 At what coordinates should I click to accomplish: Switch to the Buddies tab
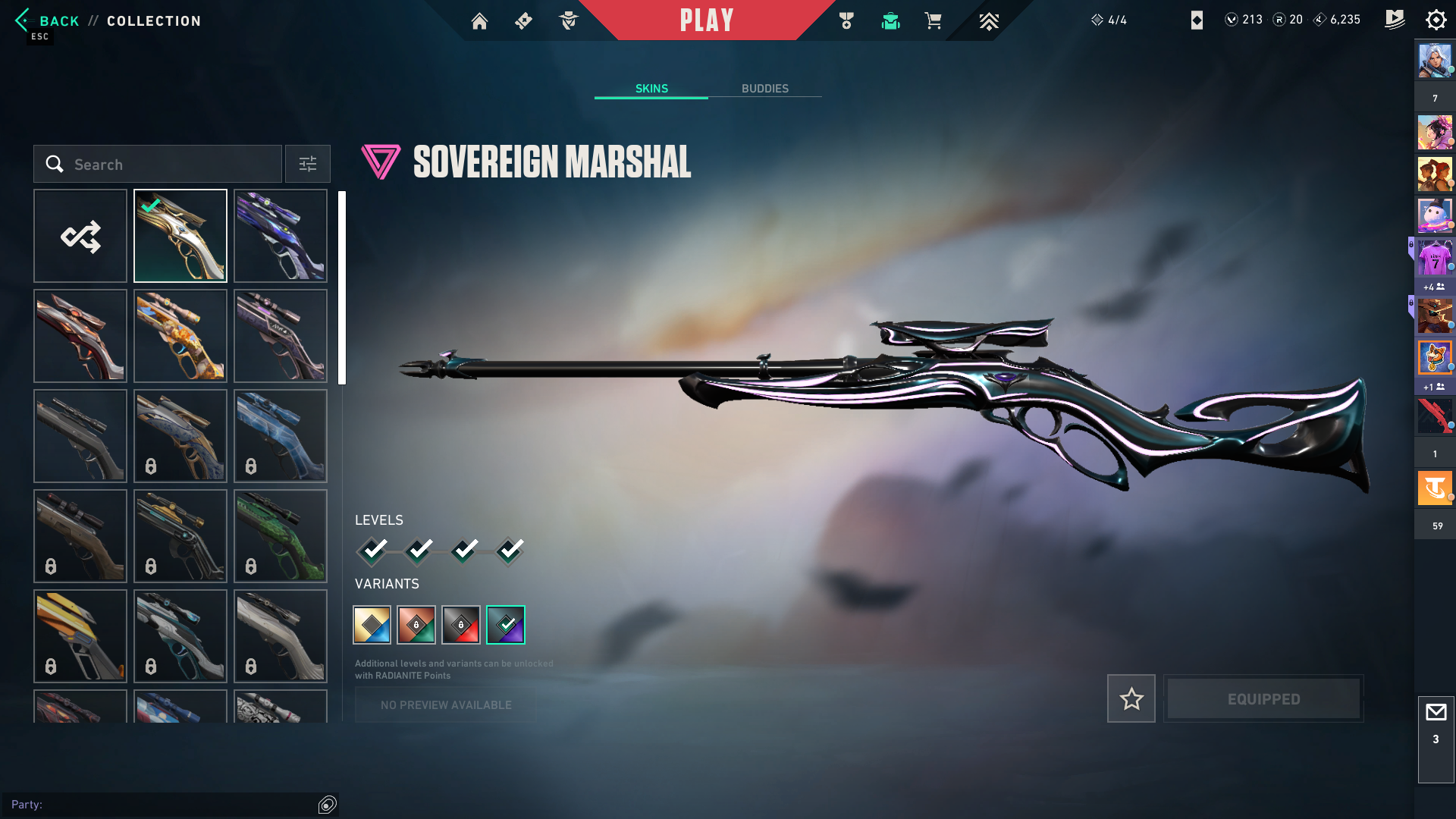[x=764, y=89]
